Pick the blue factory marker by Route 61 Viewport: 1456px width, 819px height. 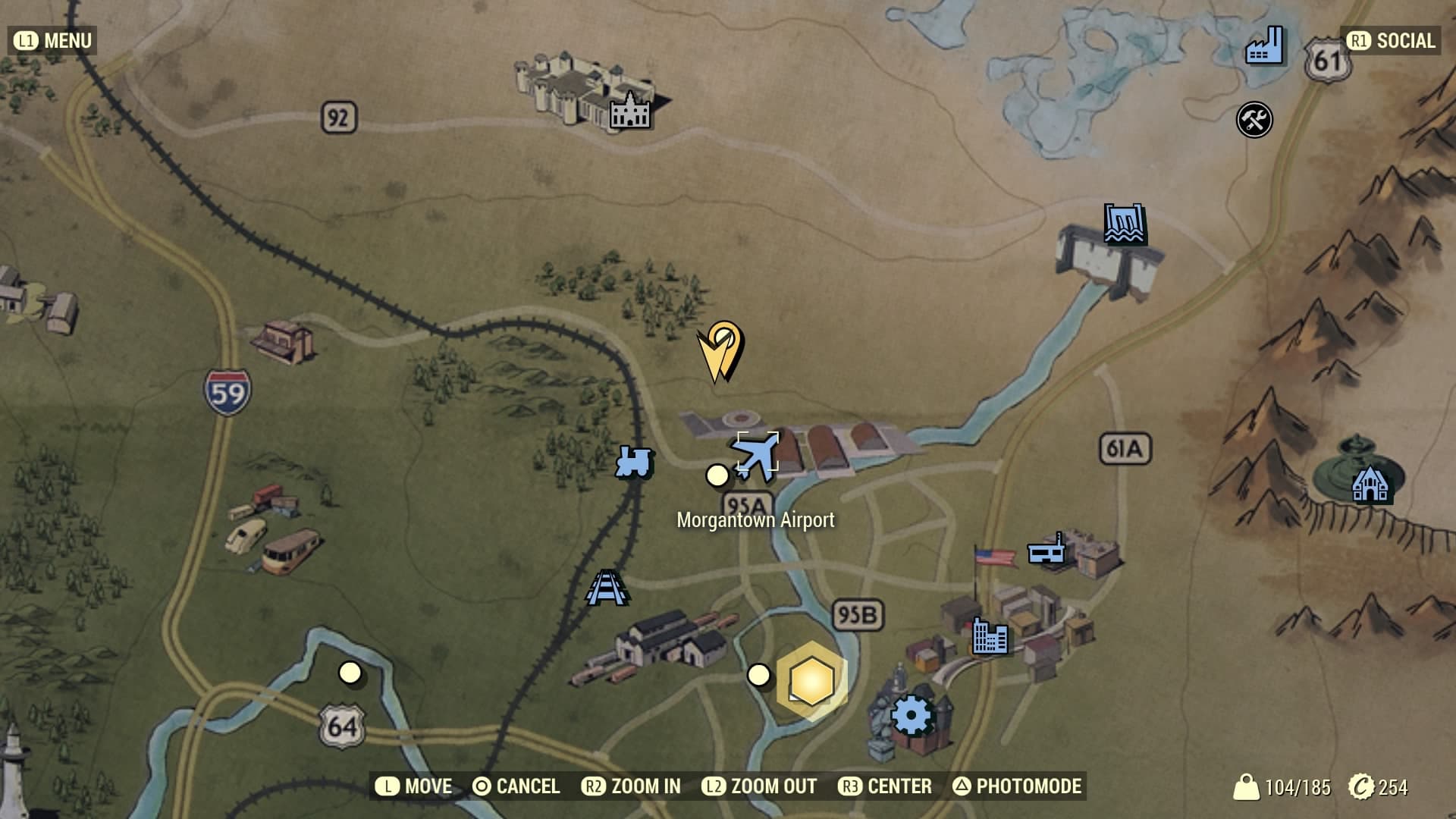coord(1263,46)
